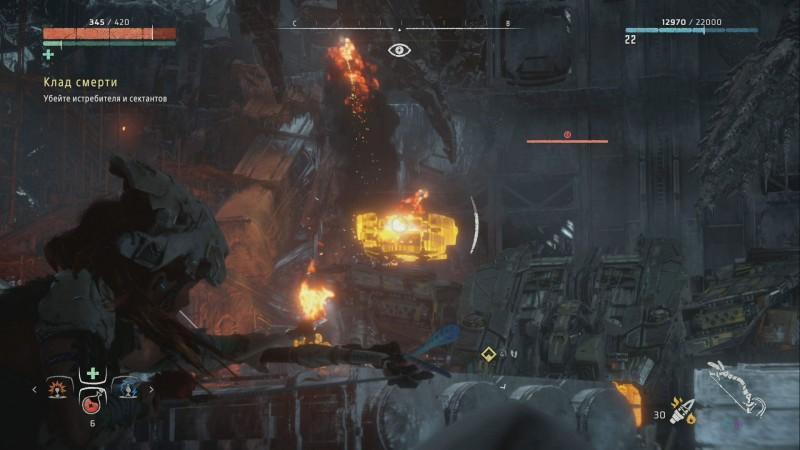The width and height of the screenshot is (800, 450).
Task: Click the green medicine pouch cross under health
Action: pos(48,54)
